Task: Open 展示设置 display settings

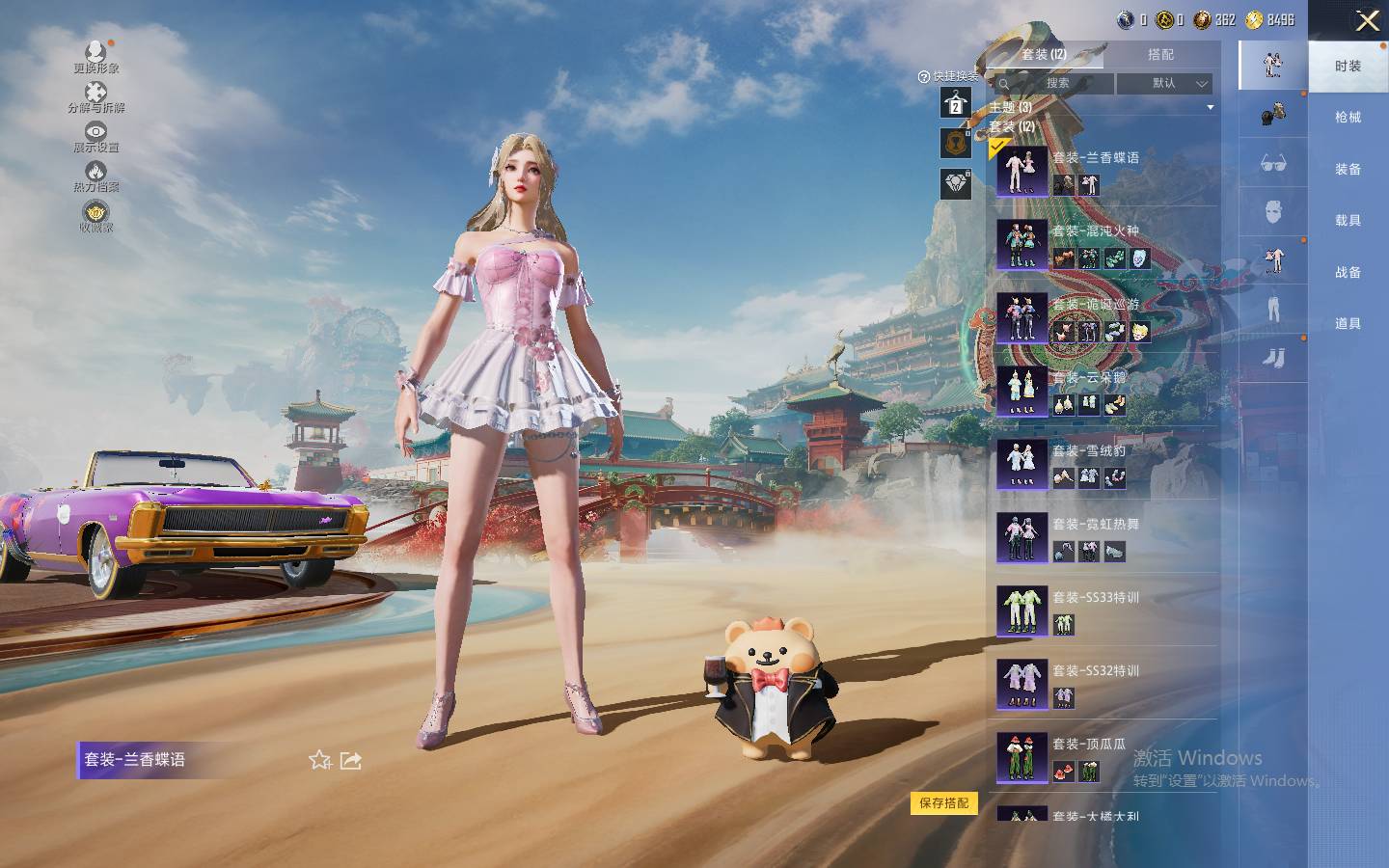Action: tap(95, 136)
